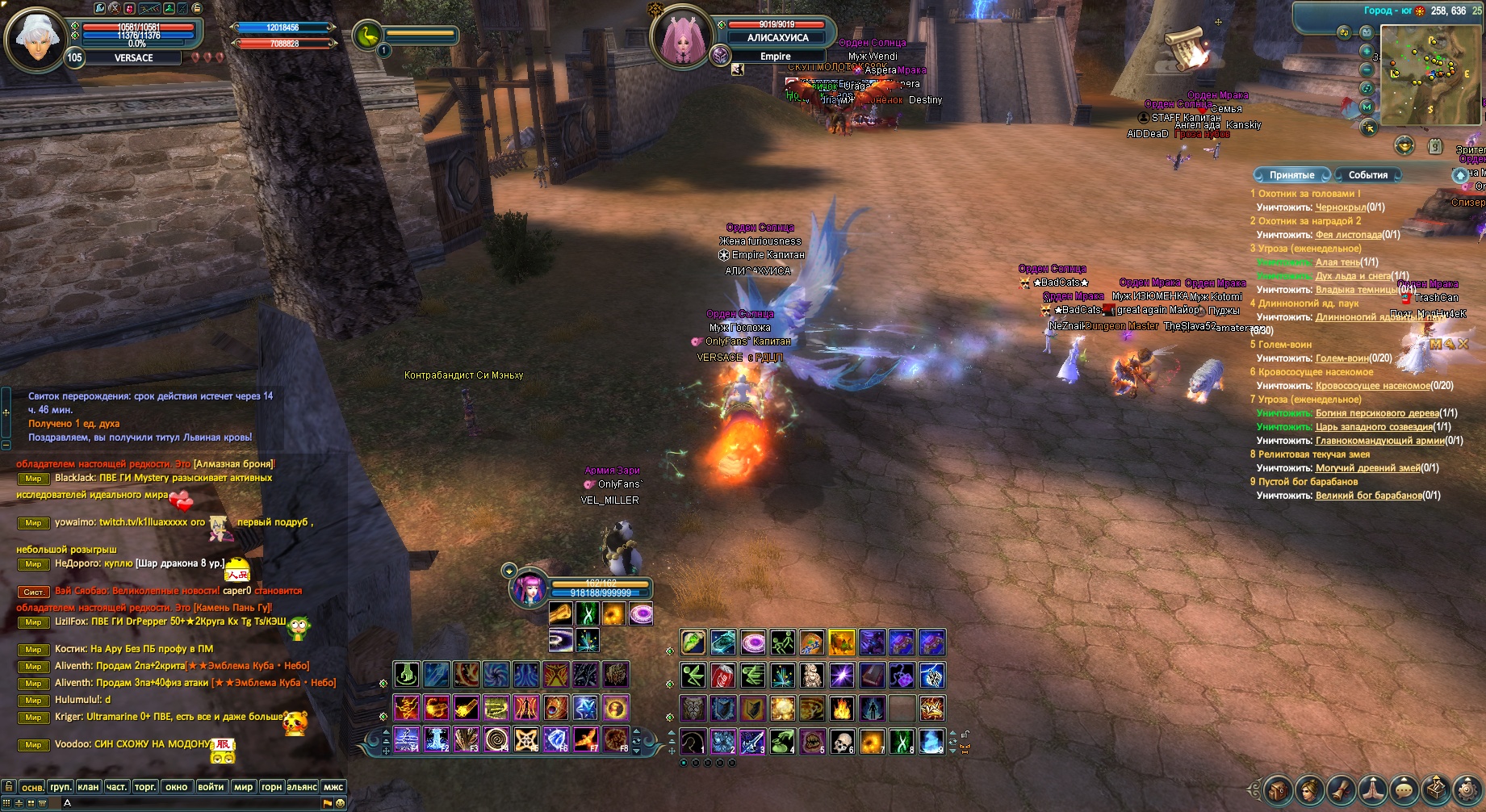Open the character portrait menu icon

tap(1309, 790)
